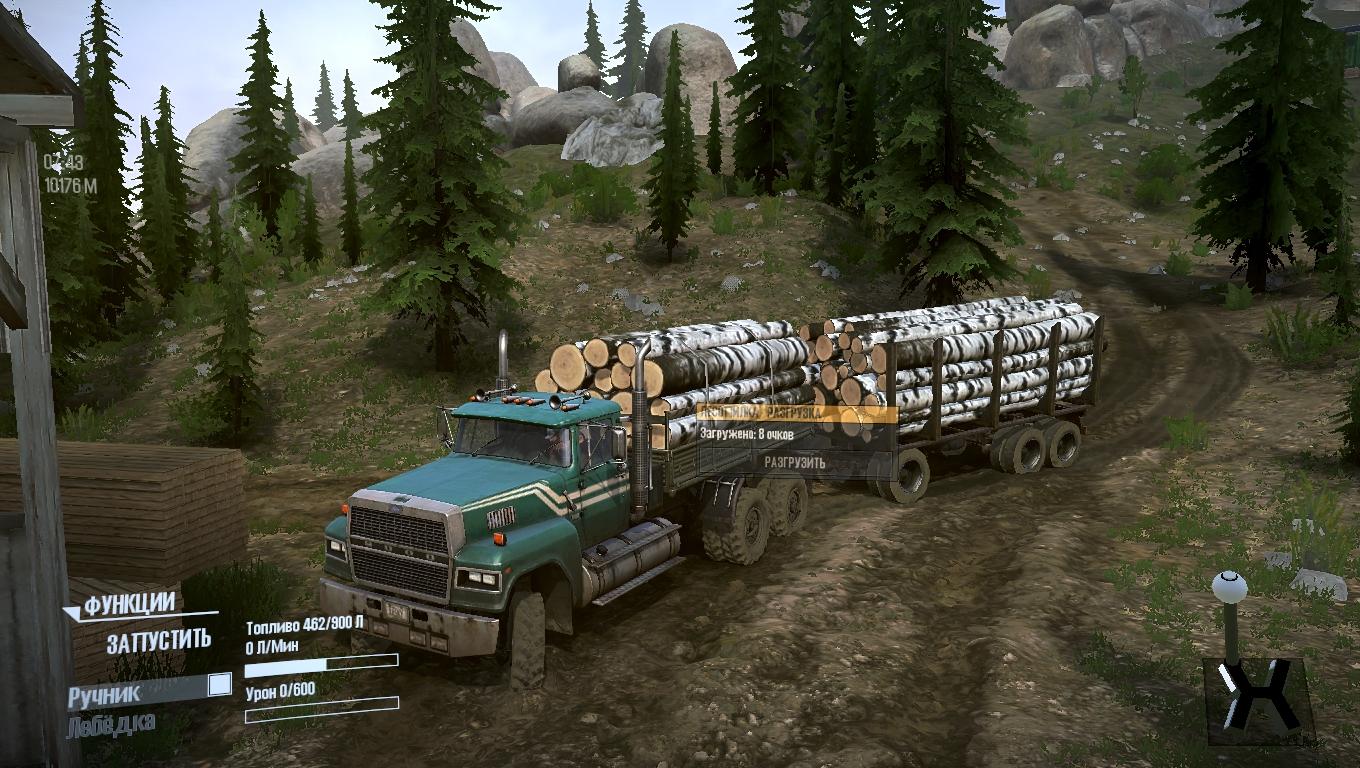Image resolution: width=1360 pixels, height=768 pixels.
Task: Toggle the Ручник handbrake checkbox
Action: 218,685
